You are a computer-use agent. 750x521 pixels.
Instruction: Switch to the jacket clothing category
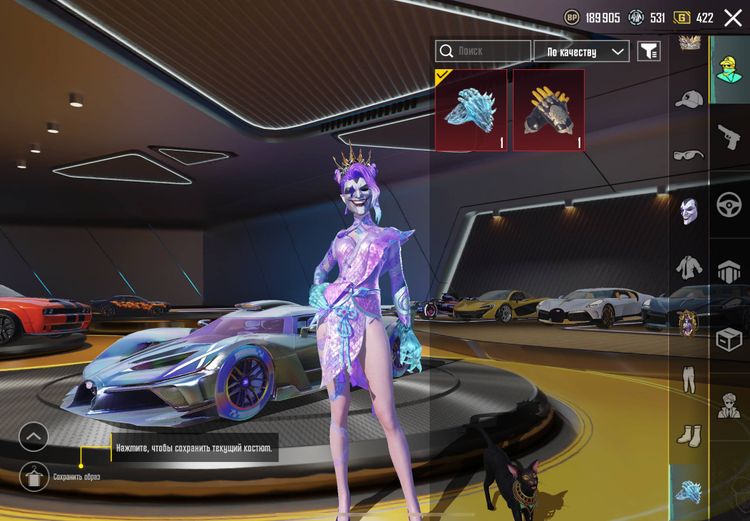point(689,266)
